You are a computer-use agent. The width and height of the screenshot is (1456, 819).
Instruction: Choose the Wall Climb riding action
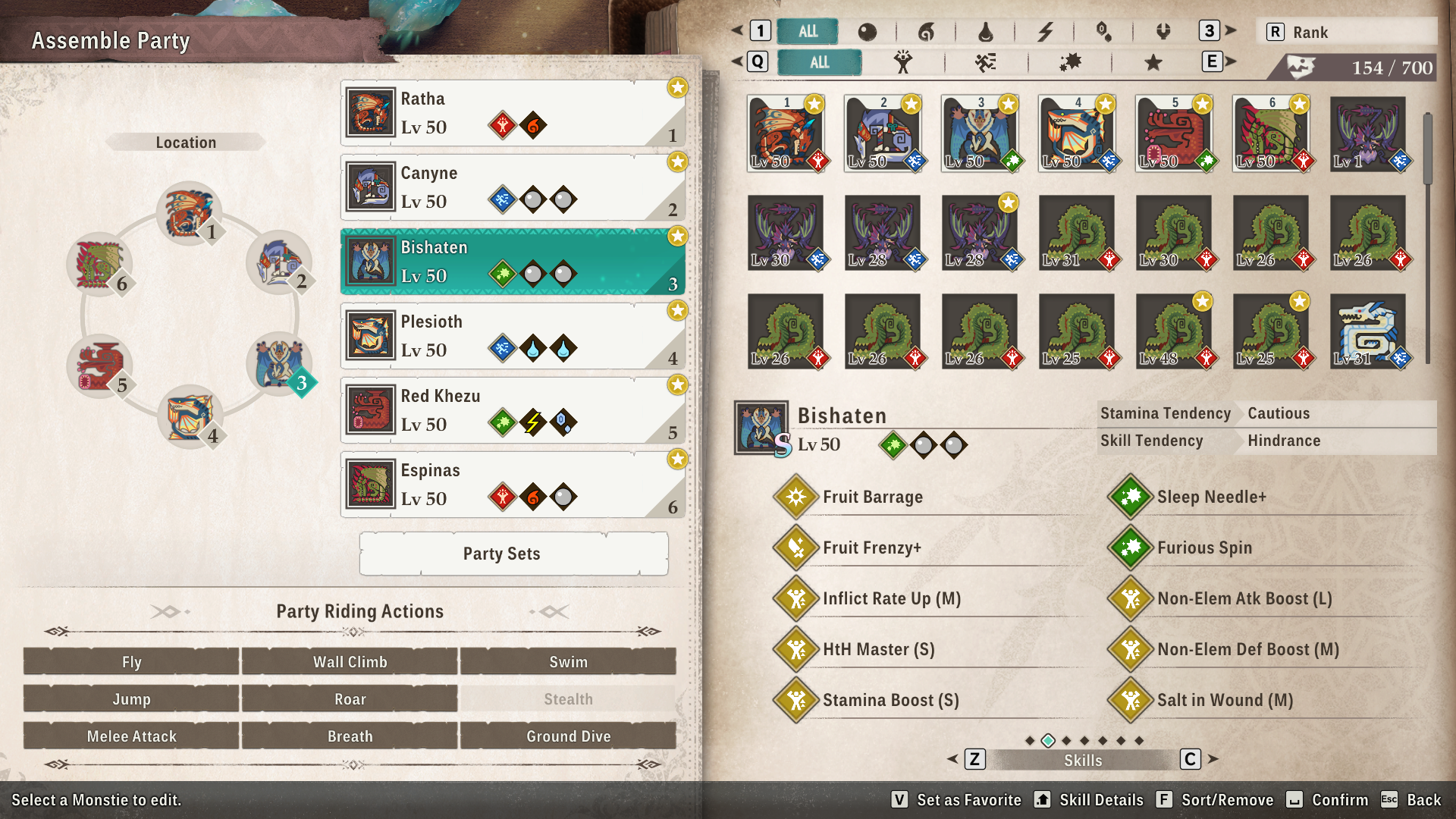[350, 661]
